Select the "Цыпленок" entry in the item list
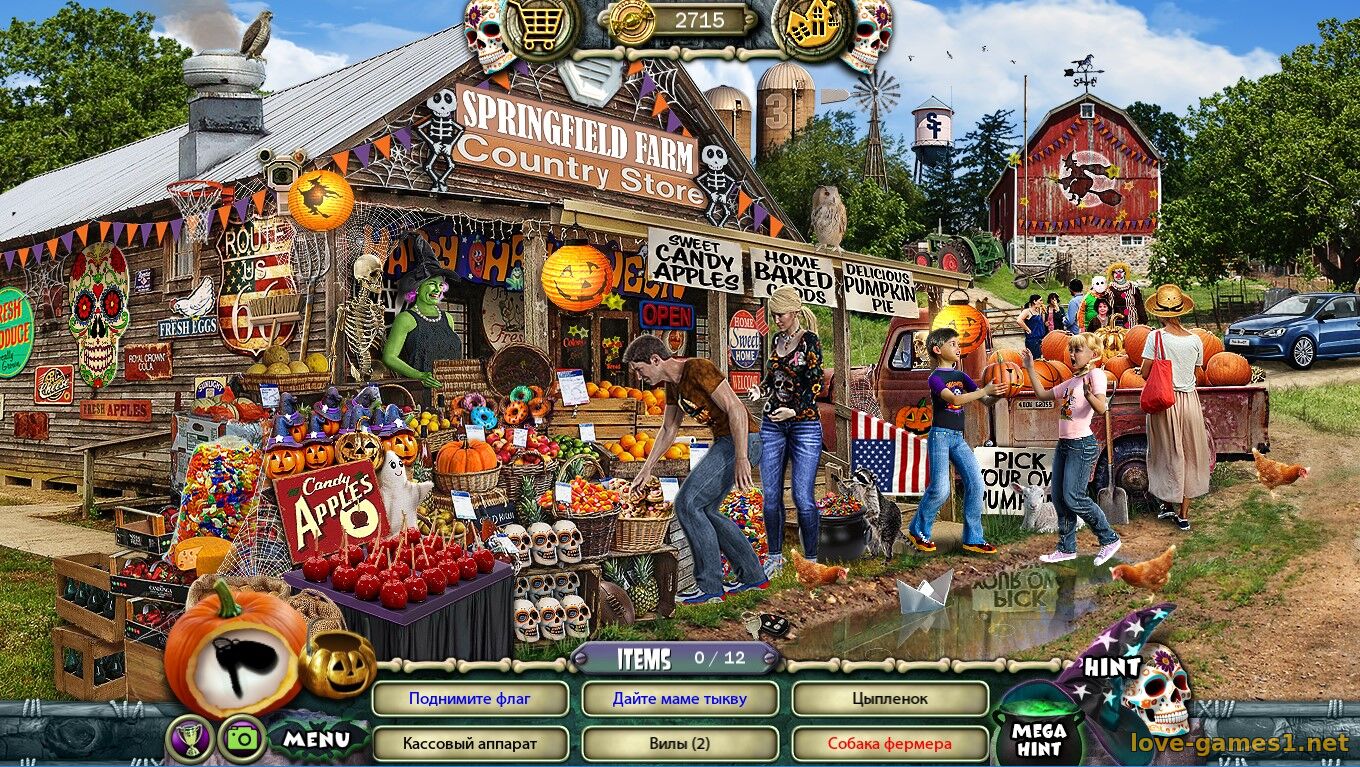1360x767 pixels. tap(891, 699)
